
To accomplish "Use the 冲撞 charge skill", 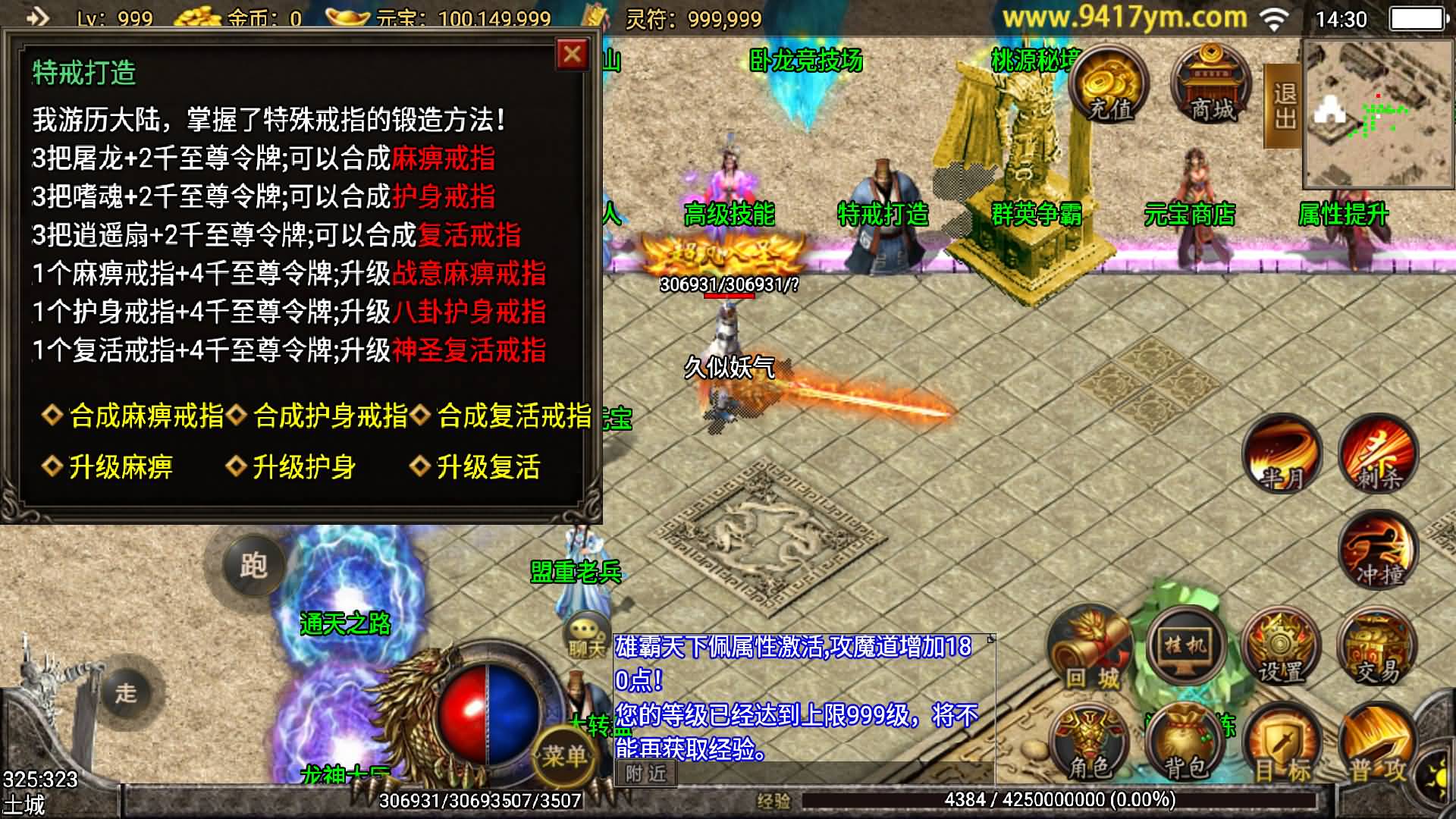I will (x=1378, y=552).
